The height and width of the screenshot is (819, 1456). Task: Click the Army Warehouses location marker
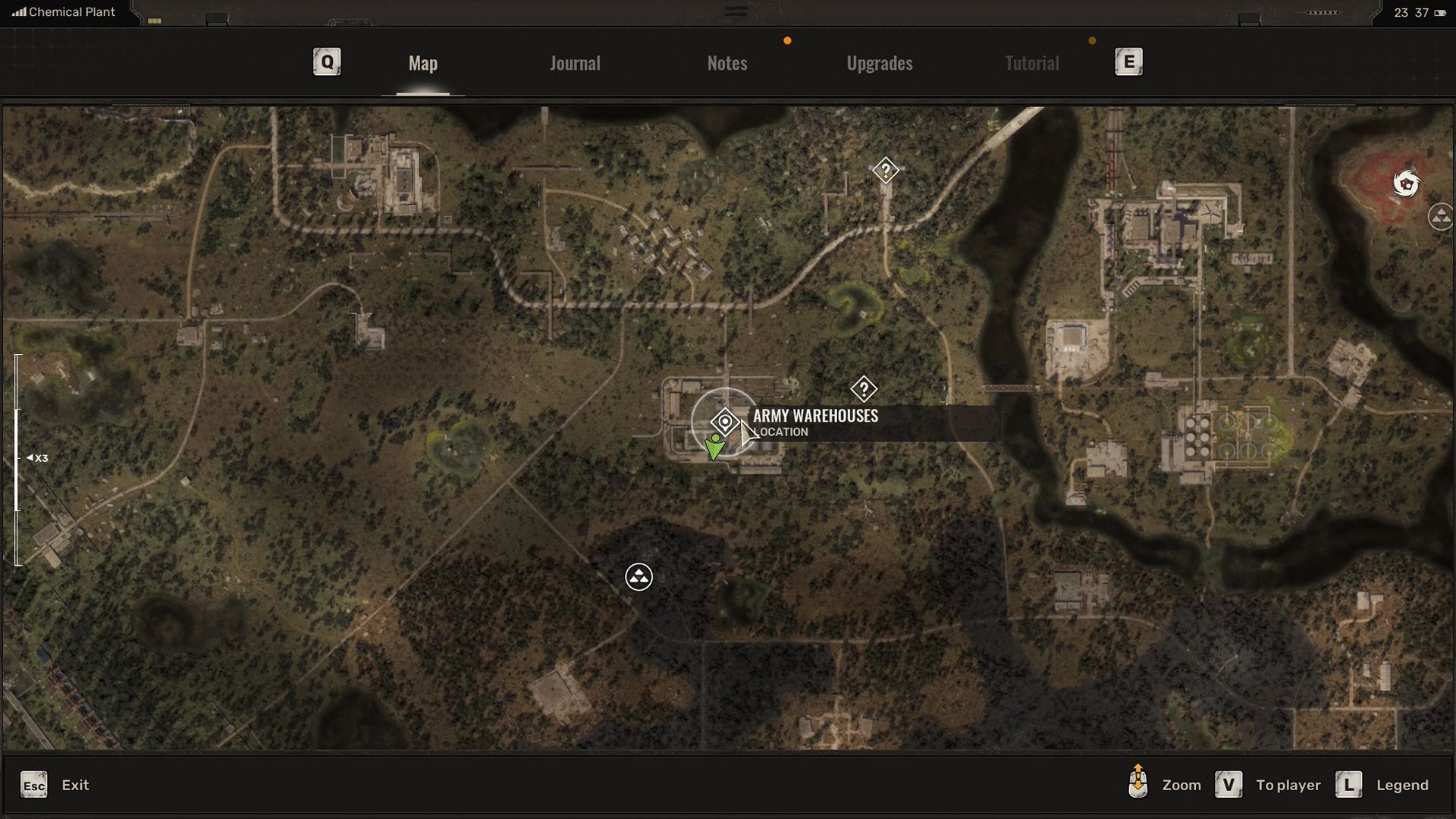[725, 422]
